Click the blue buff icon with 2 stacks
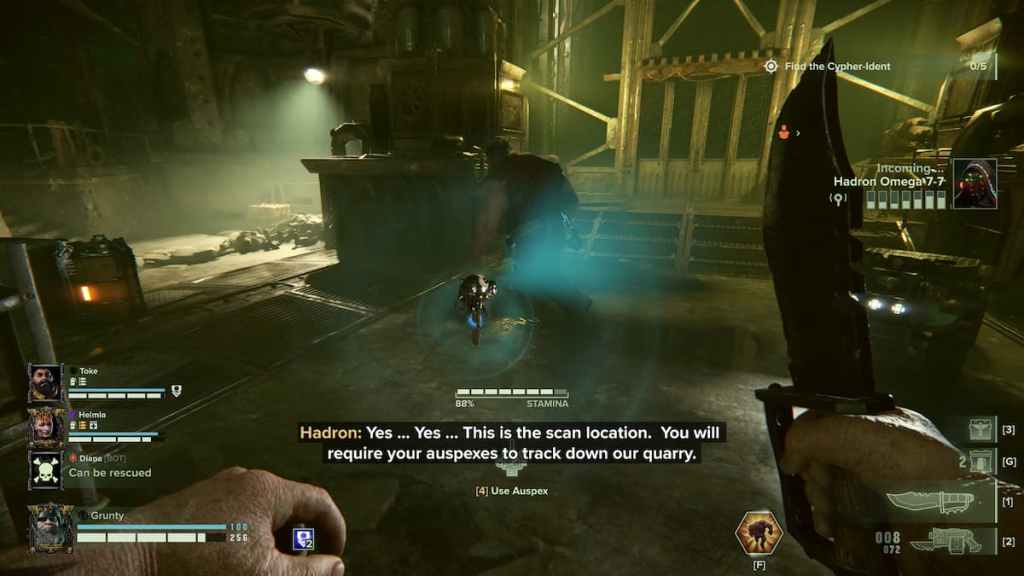The height and width of the screenshot is (576, 1024). [x=304, y=539]
